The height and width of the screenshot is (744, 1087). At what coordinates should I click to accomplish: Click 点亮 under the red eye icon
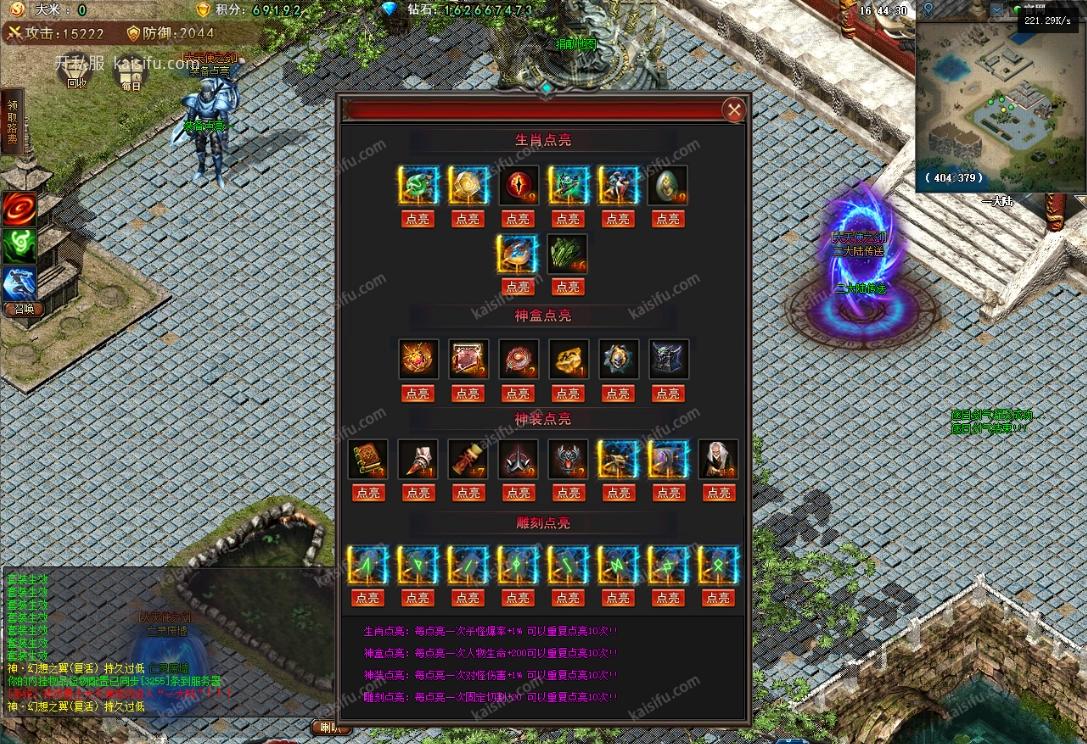click(x=518, y=219)
